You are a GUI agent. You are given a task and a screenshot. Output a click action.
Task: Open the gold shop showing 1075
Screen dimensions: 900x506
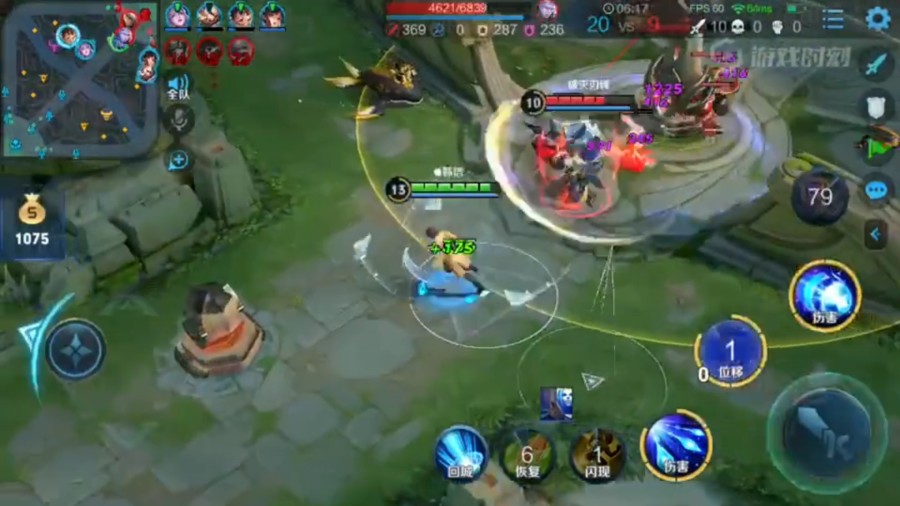pyautogui.click(x=31, y=221)
